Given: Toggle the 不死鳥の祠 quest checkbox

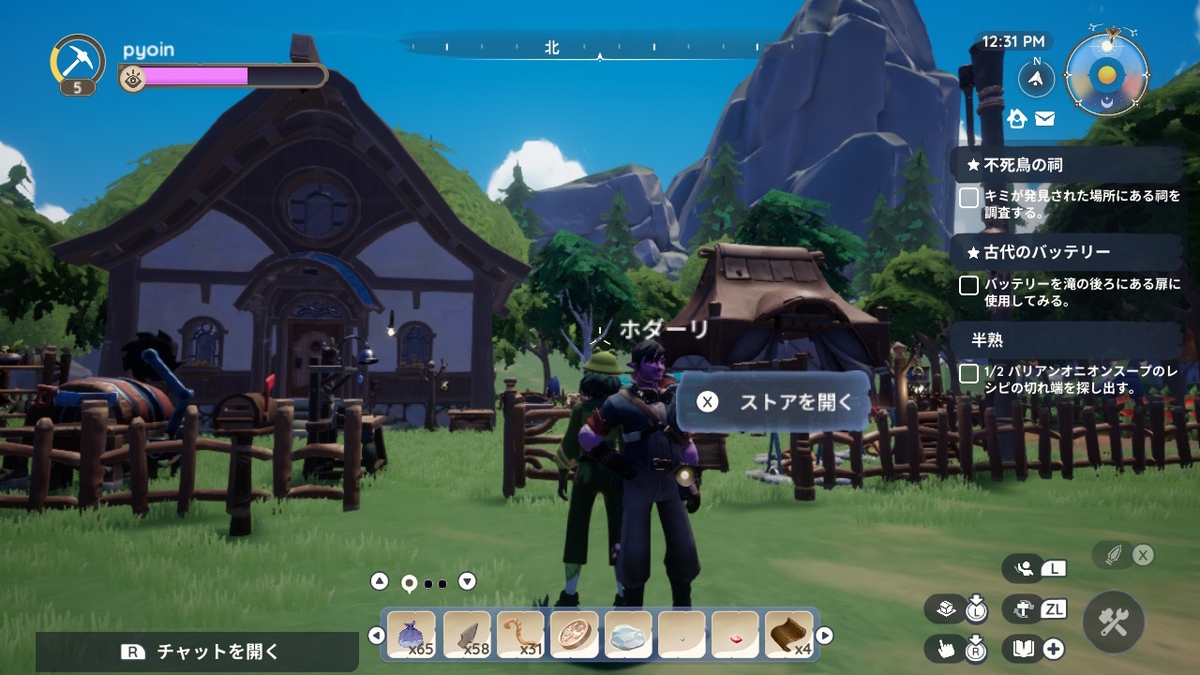Looking at the screenshot, I should coord(968,198).
